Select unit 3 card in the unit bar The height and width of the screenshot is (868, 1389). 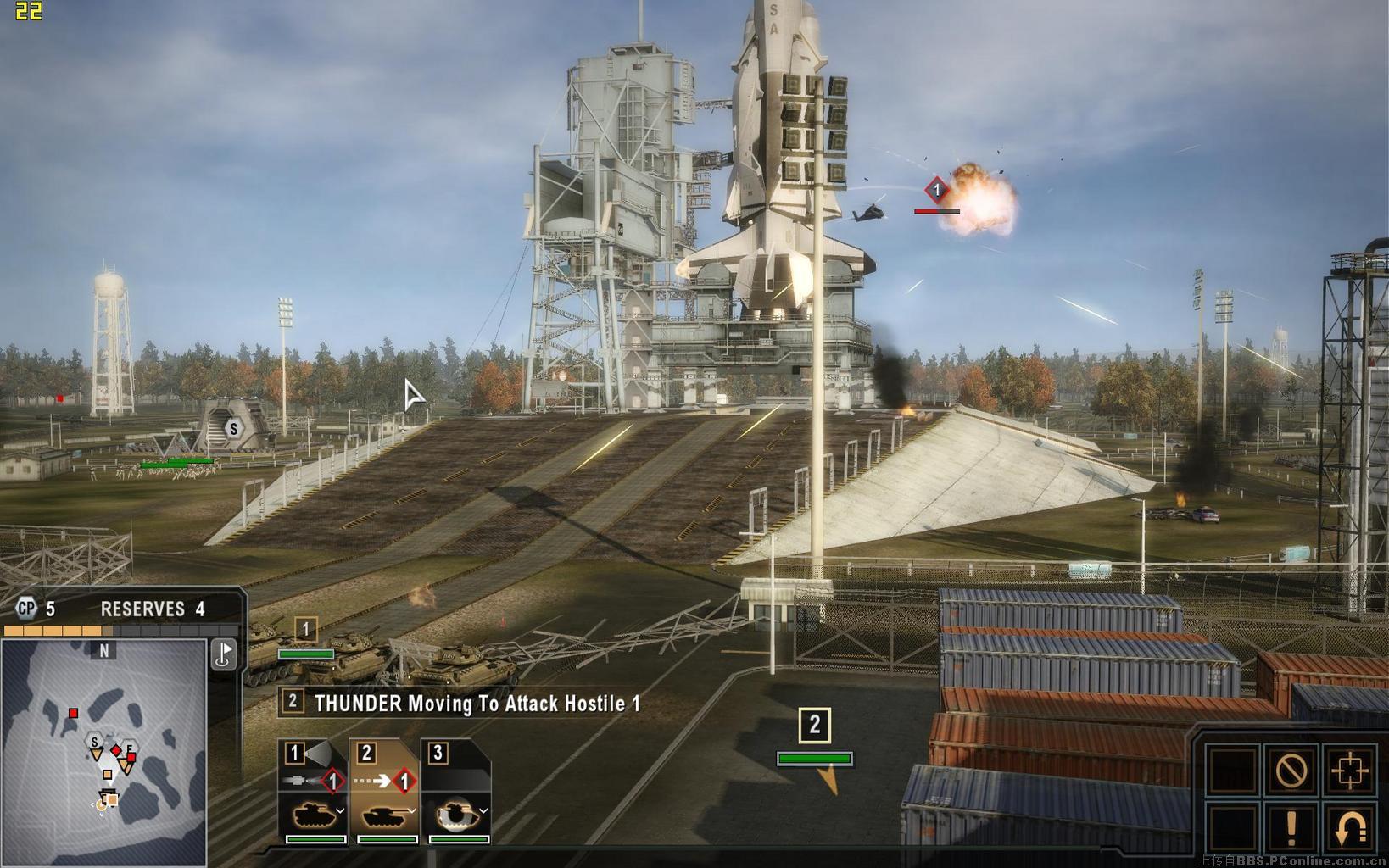pos(456,793)
